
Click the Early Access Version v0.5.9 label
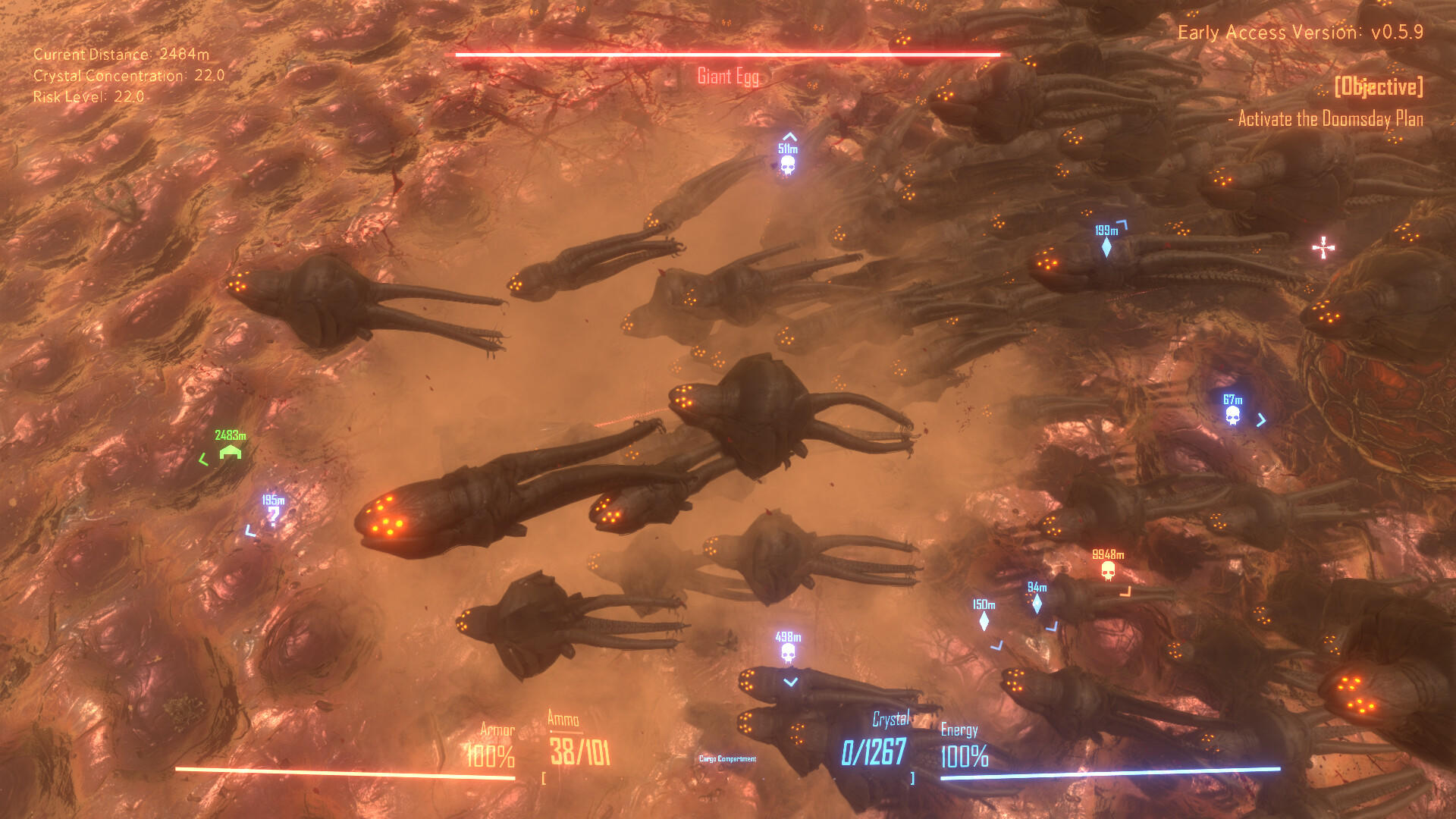point(1303,33)
